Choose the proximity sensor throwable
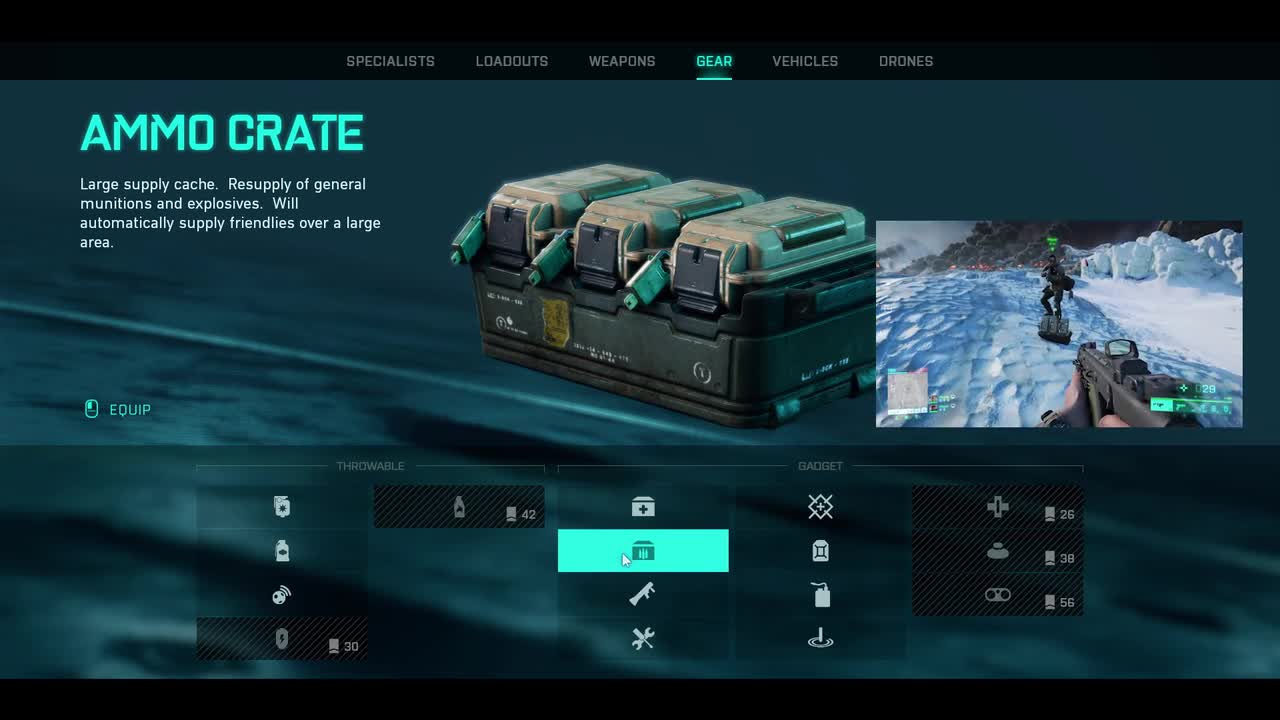Image resolution: width=1280 pixels, height=720 pixels. coord(282,595)
